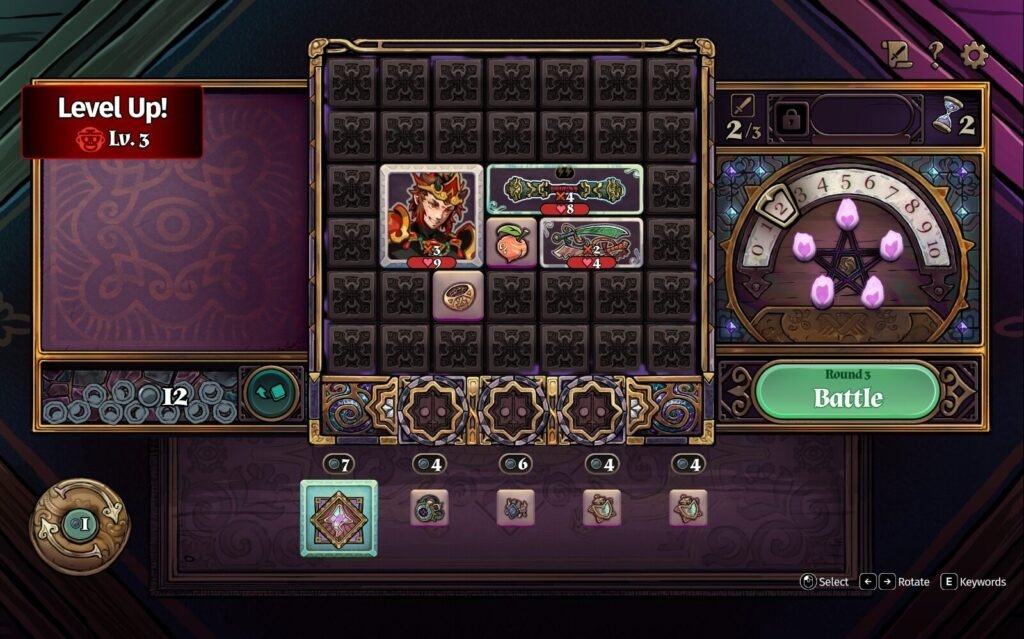Click the round green gem button
Image resolution: width=1024 pixels, height=639 pixels.
pos(271,393)
